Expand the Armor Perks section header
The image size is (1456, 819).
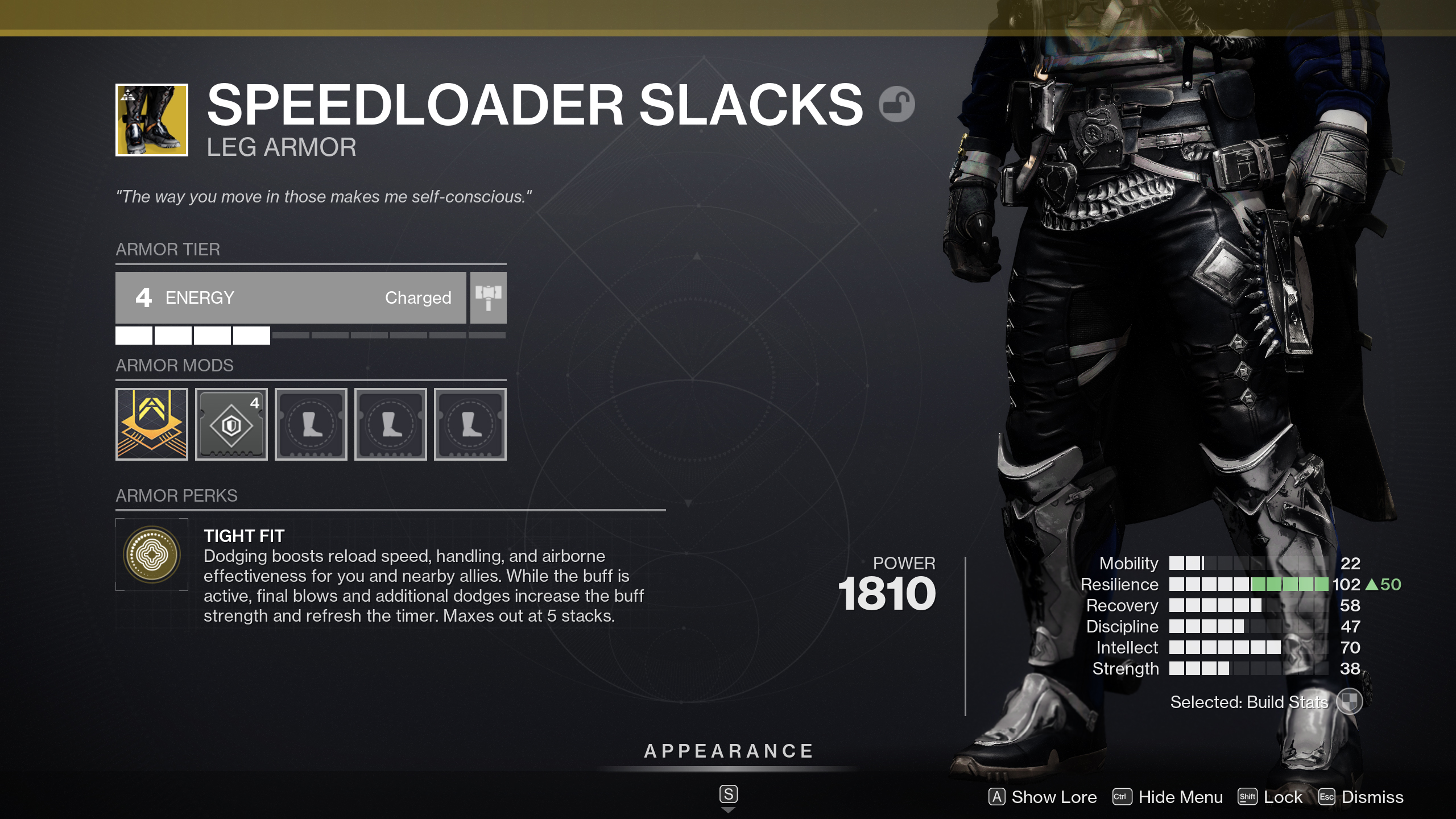tap(176, 495)
